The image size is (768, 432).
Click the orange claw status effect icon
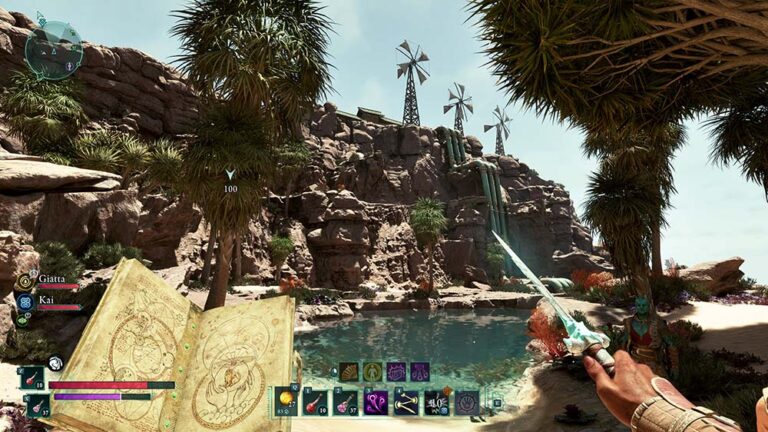coord(348,371)
